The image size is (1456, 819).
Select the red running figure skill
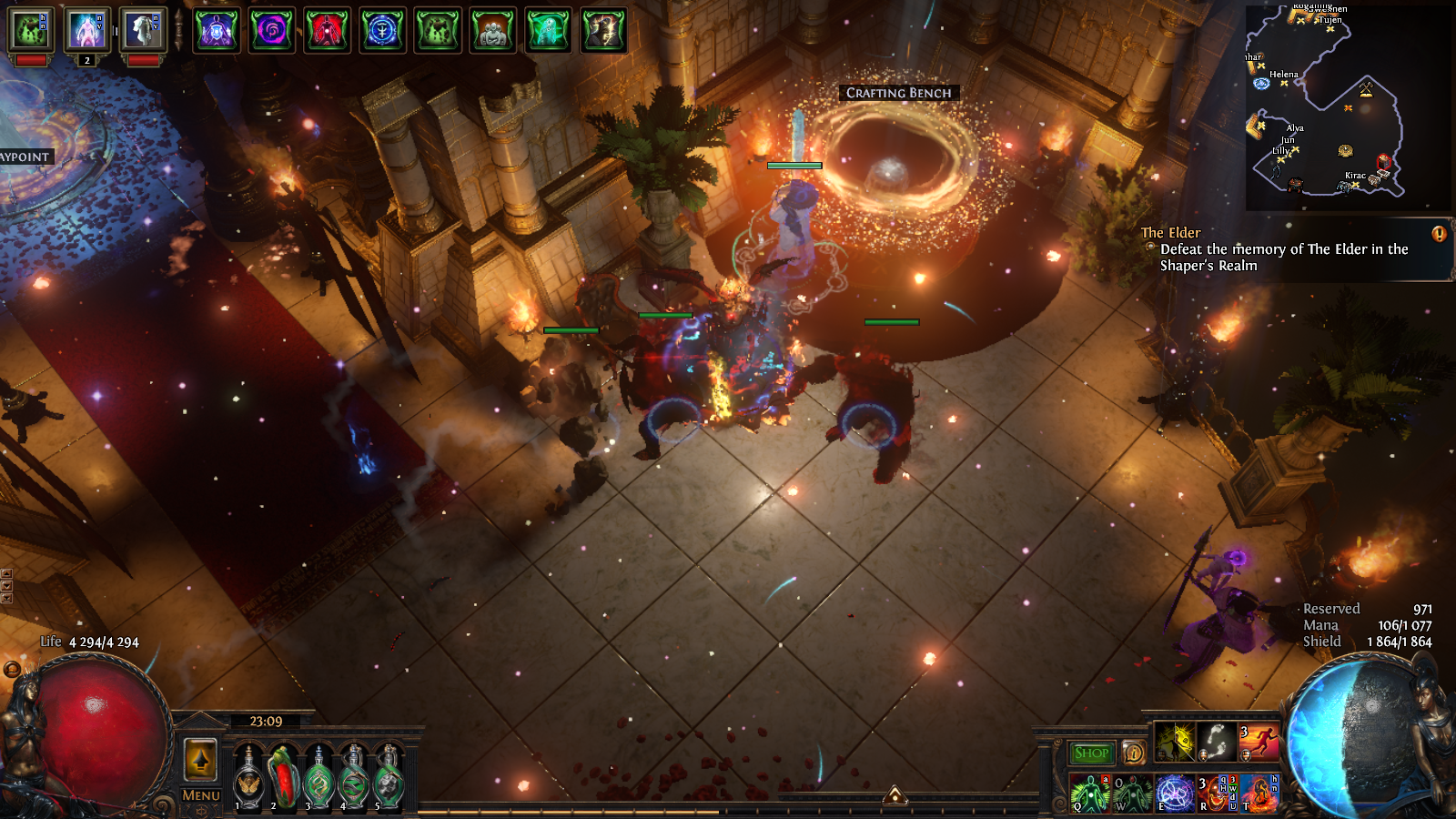pos(1259,742)
